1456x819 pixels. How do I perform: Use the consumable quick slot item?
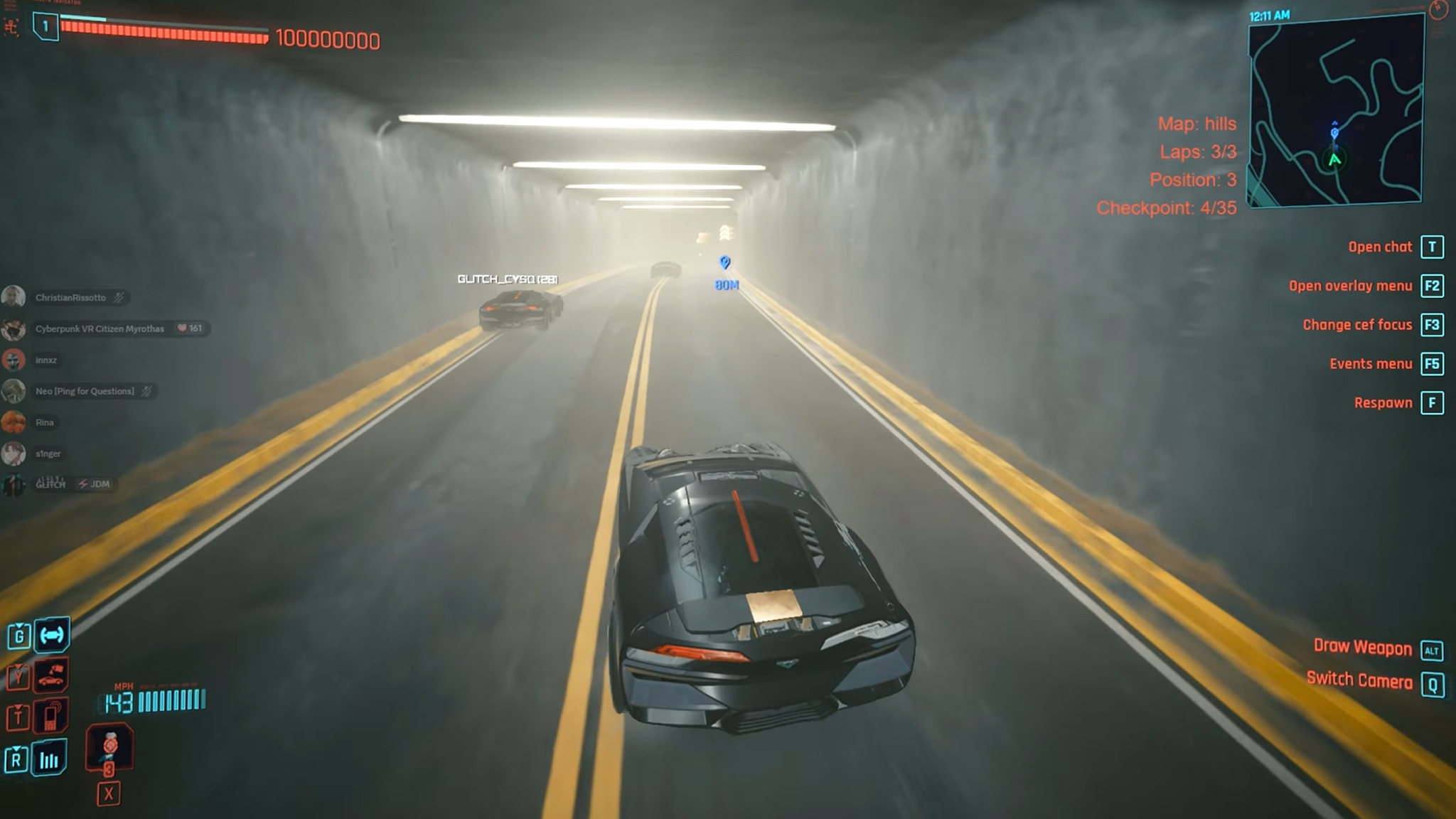point(109,747)
